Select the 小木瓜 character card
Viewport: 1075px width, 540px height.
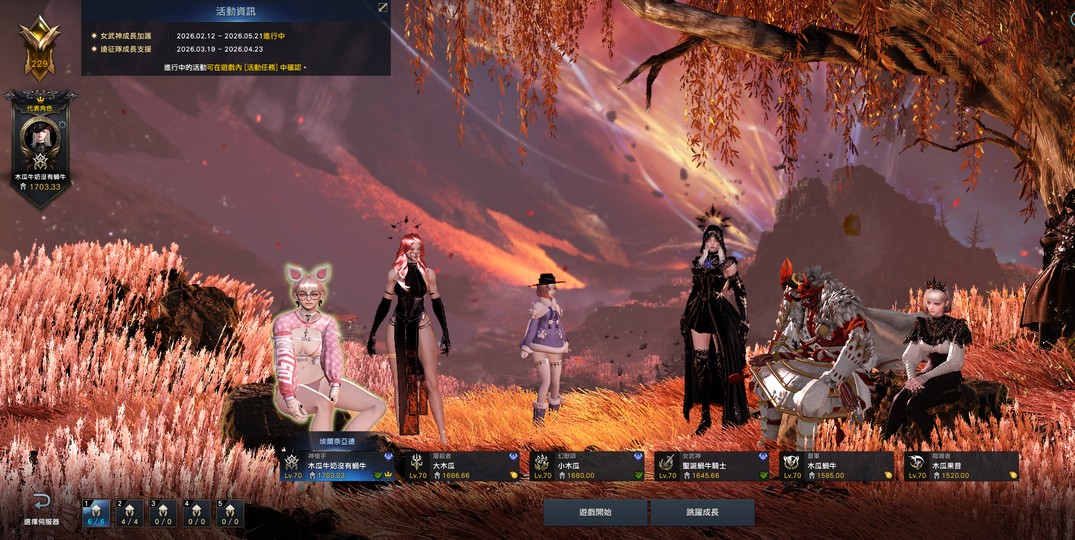click(587, 466)
